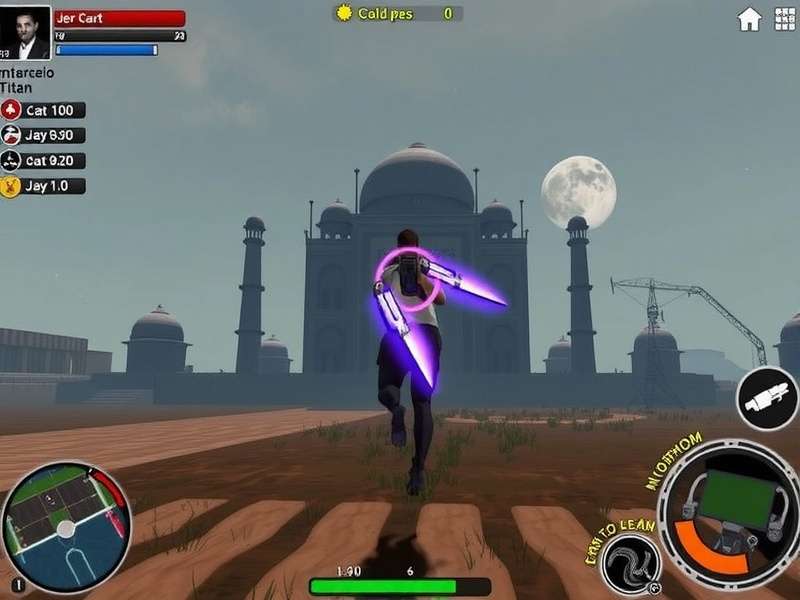Viewport: 800px width, 600px height.
Task: Click the sun icon beside Cald pes
Action: coord(345,13)
